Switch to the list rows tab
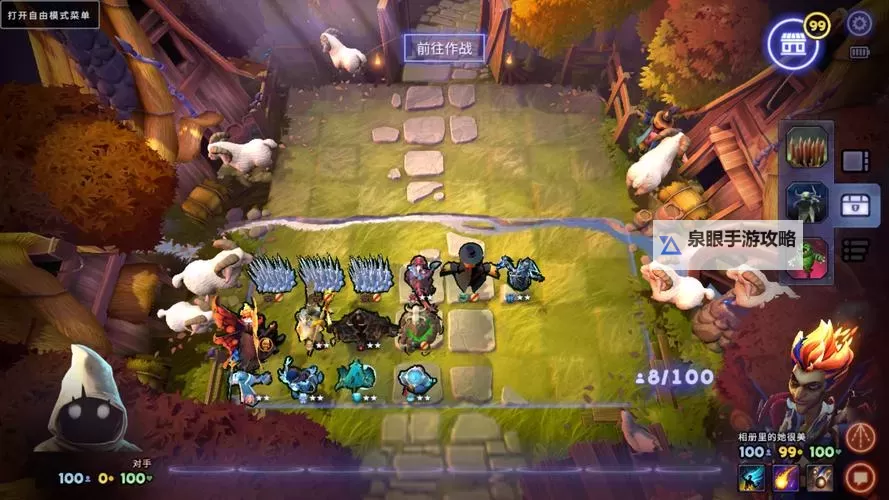The image size is (889, 500). 855,250
